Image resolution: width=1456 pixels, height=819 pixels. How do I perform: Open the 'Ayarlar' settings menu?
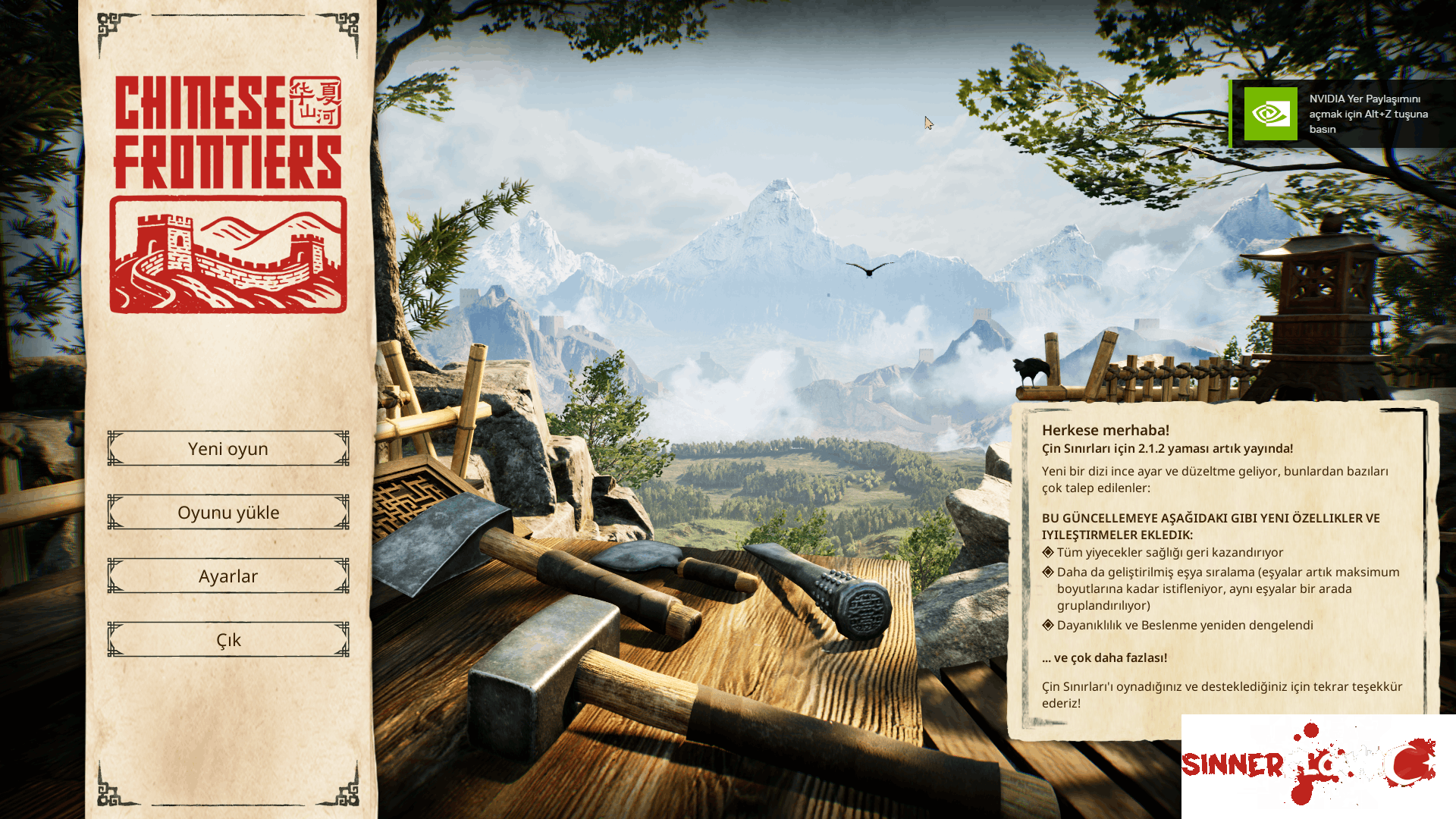pyautogui.click(x=227, y=576)
